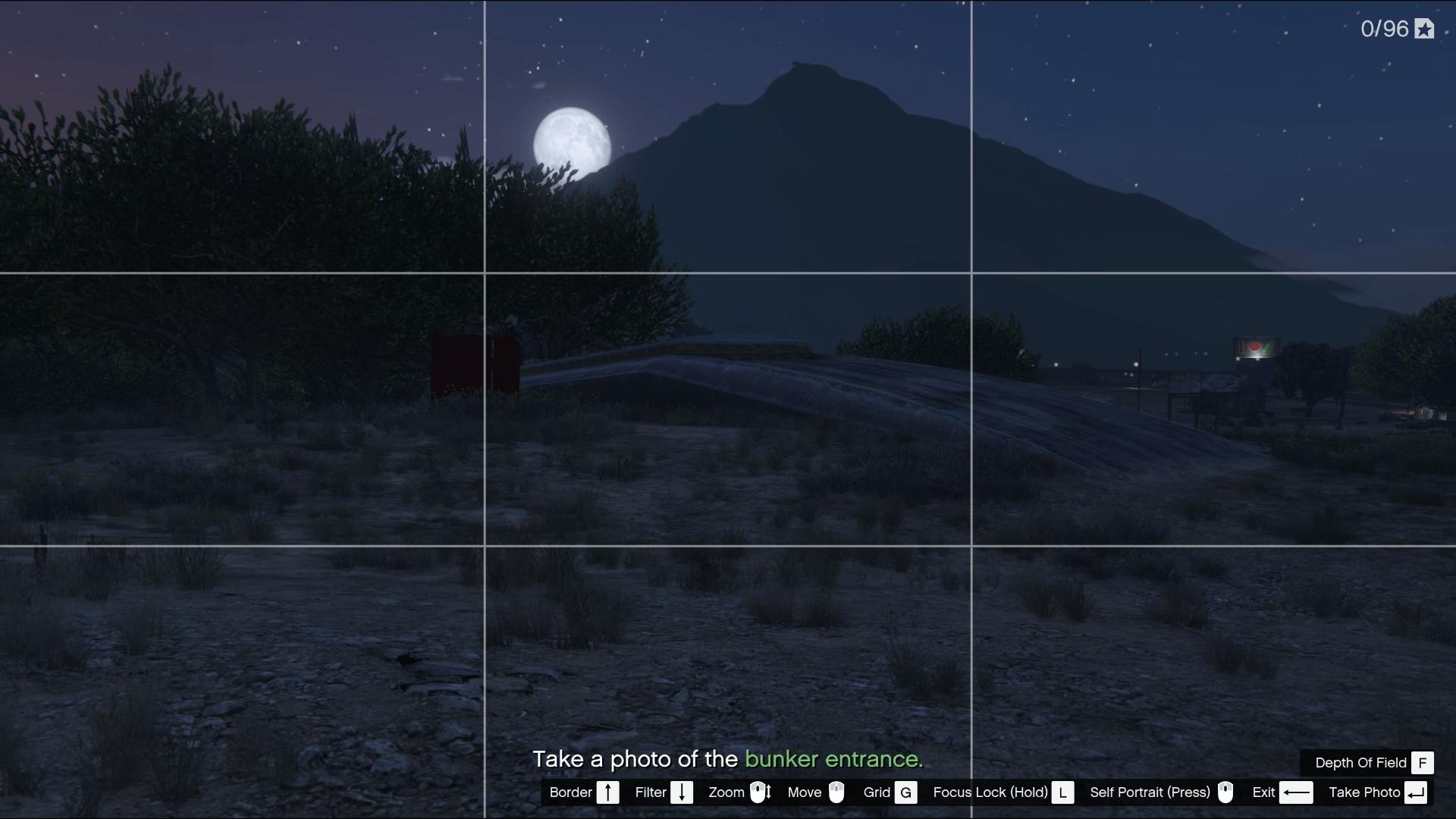Click the Focus Lock L key icon
1456x819 pixels.
click(x=1062, y=792)
